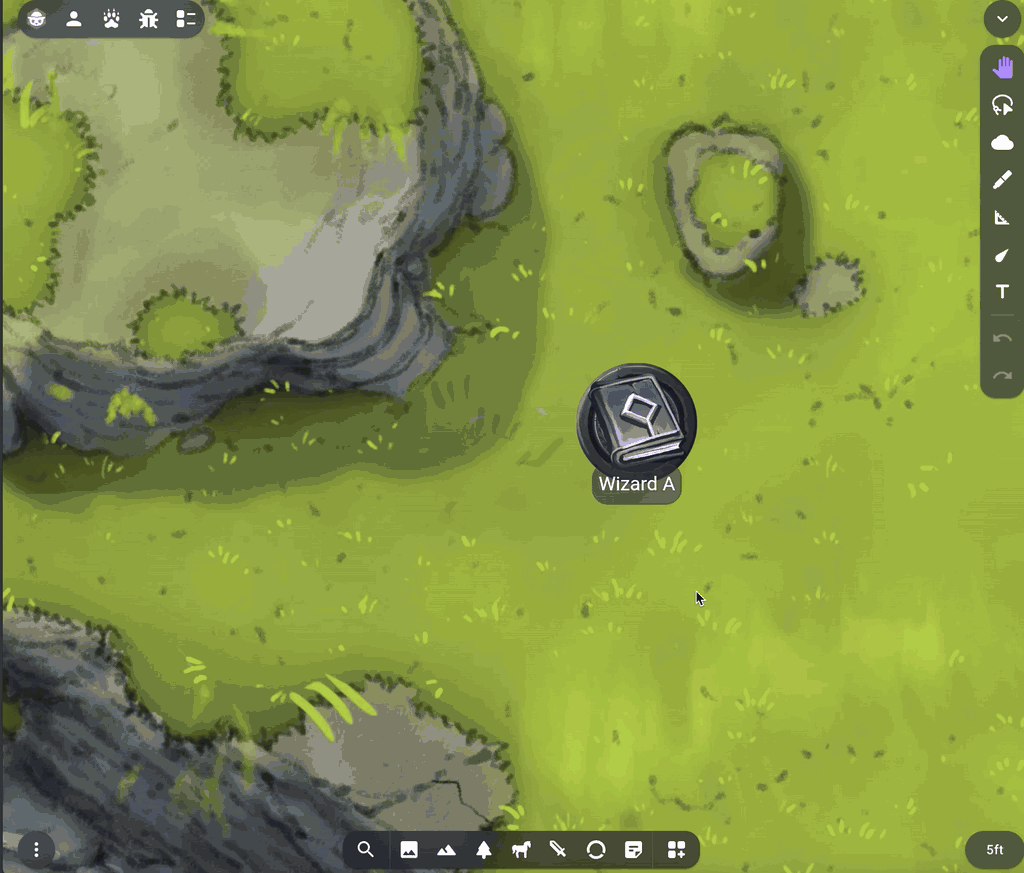Image resolution: width=1024 pixels, height=873 pixels.
Task: Choose the lasso selection tool
Action: point(1002,105)
